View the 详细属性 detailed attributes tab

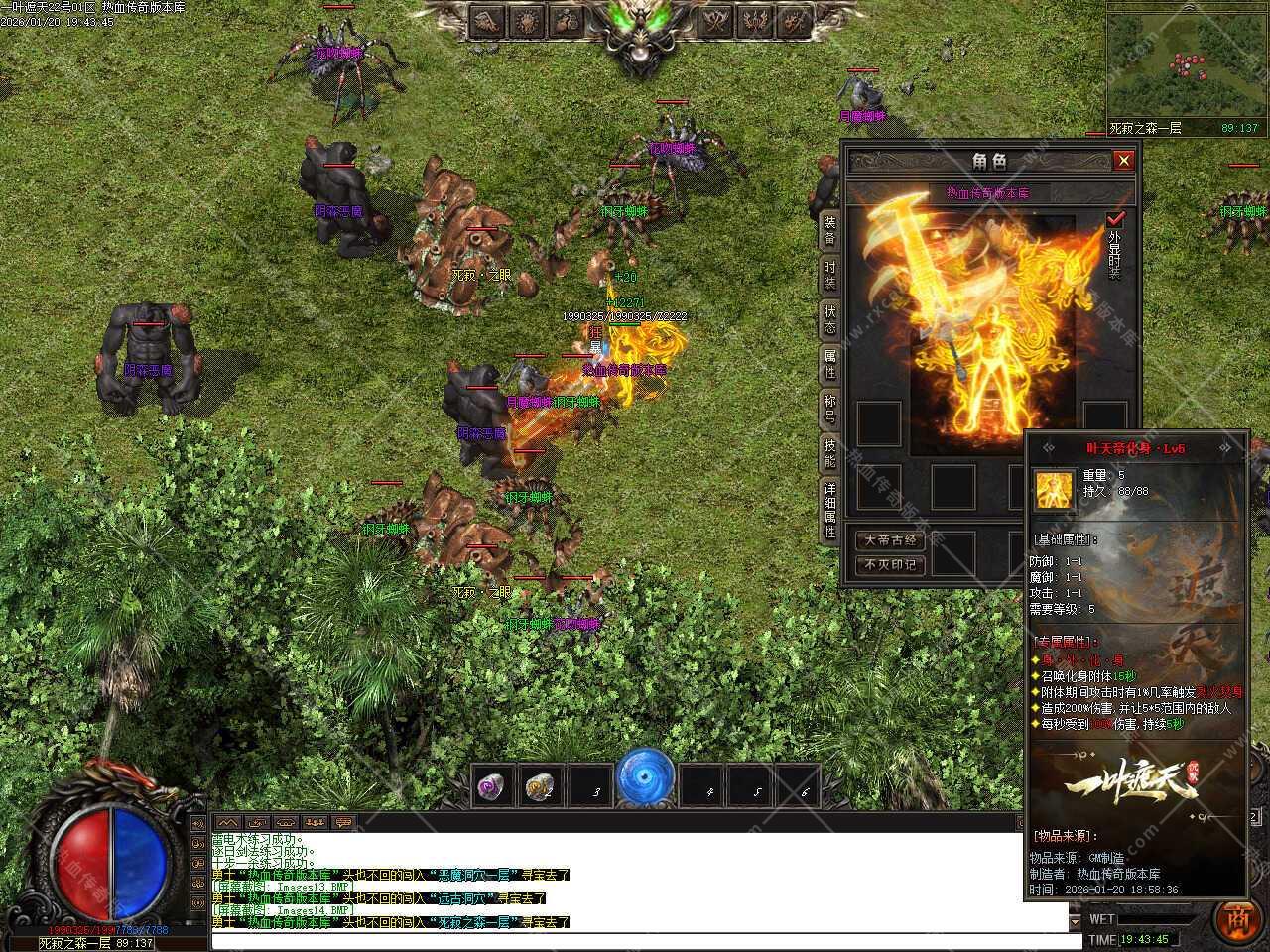(829, 510)
